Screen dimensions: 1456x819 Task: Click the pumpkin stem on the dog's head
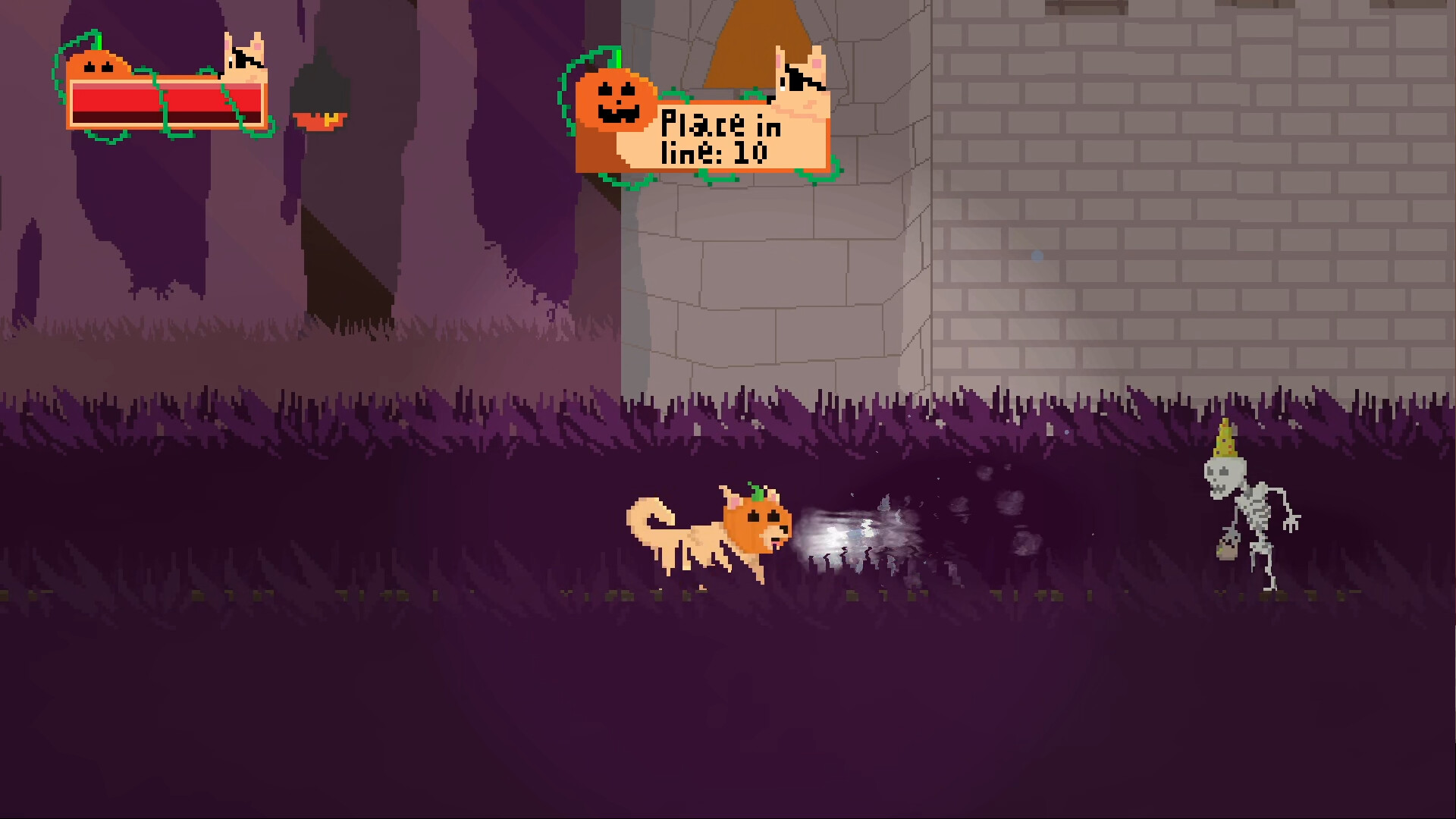[758, 493]
